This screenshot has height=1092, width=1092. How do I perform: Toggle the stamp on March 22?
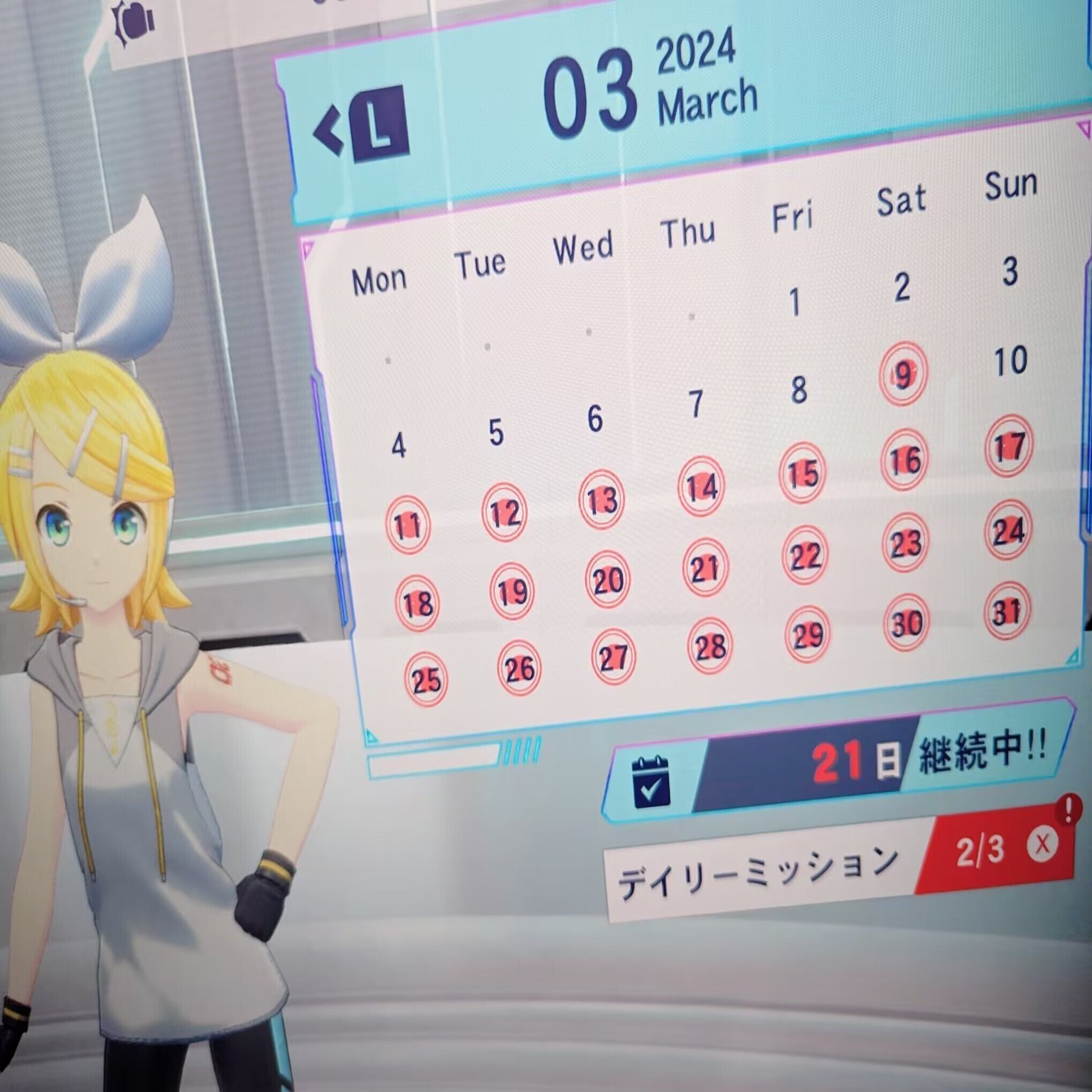coord(803,555)
